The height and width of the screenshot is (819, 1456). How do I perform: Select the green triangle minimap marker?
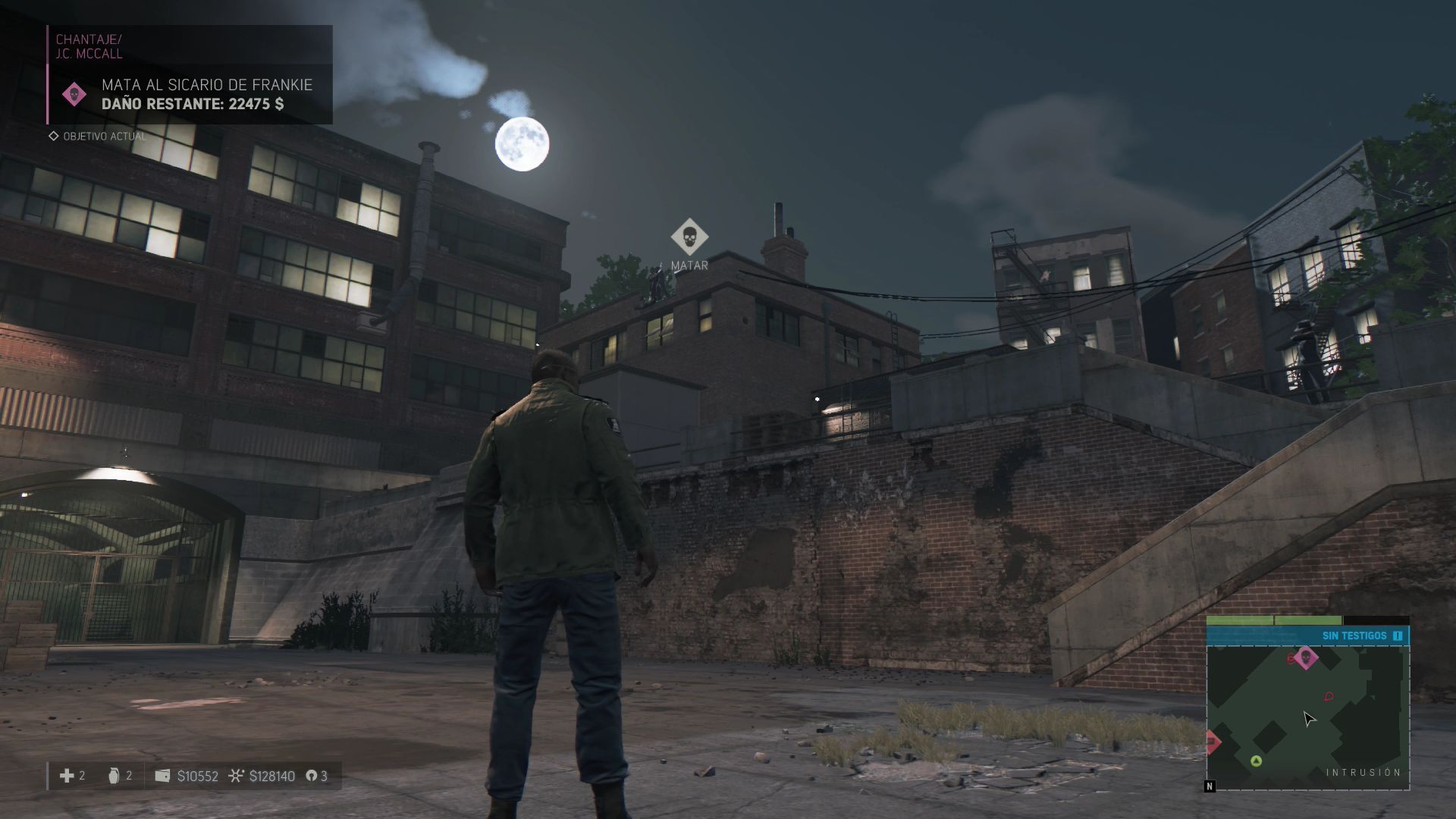(1256, 761)
